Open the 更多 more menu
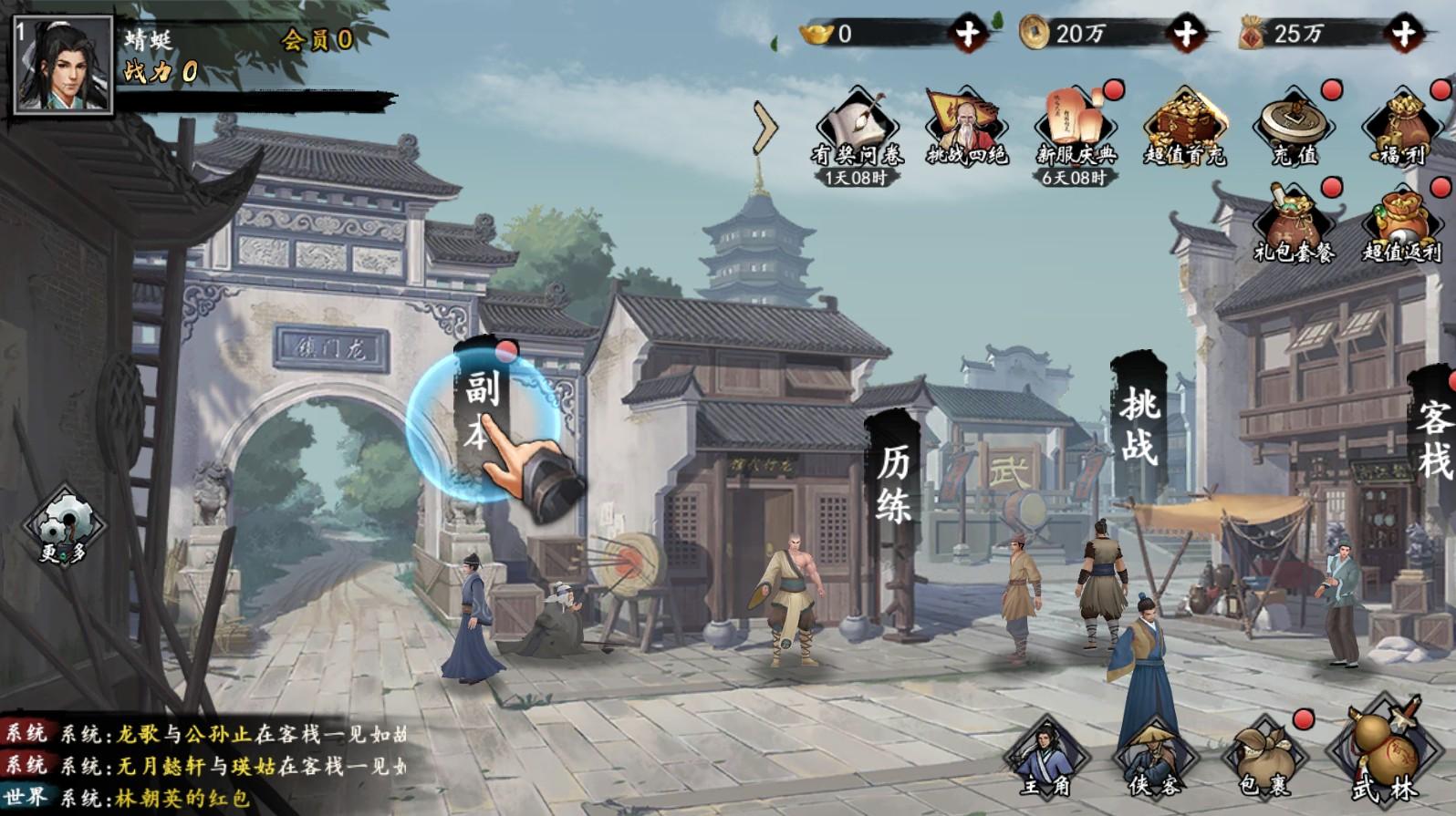Screen dimensions: 1456x816 click(x=63, y=529)
